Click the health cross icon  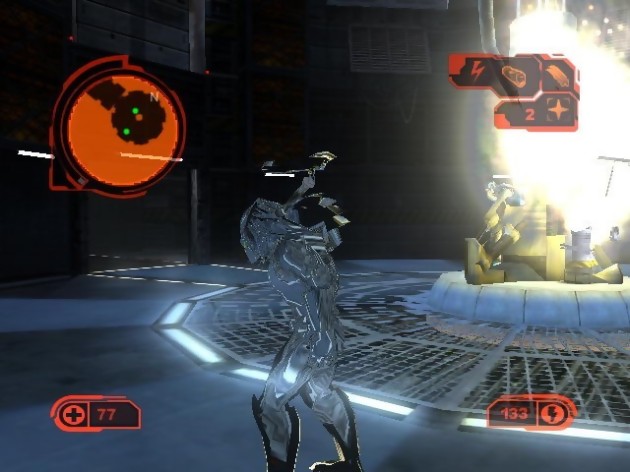(72, 415)
